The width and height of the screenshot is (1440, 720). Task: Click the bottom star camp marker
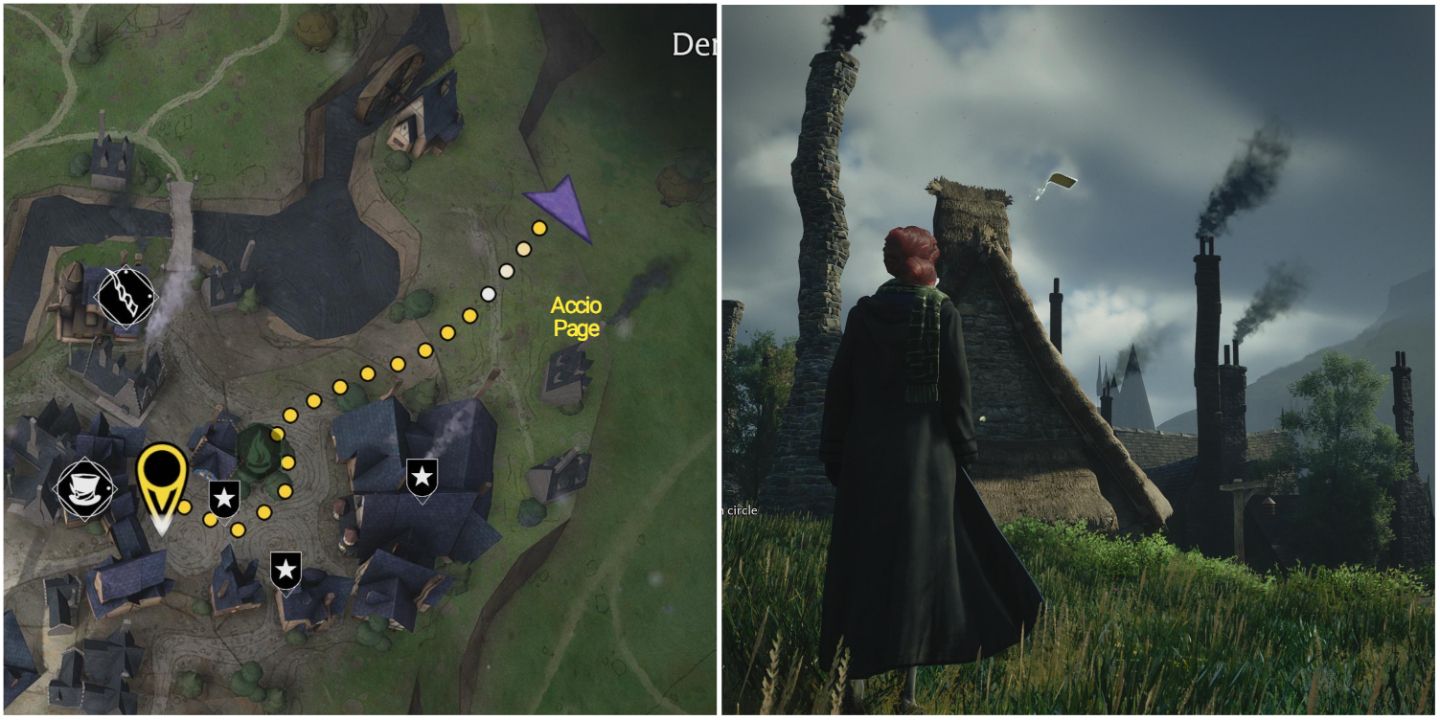click(x=287, y=570)
